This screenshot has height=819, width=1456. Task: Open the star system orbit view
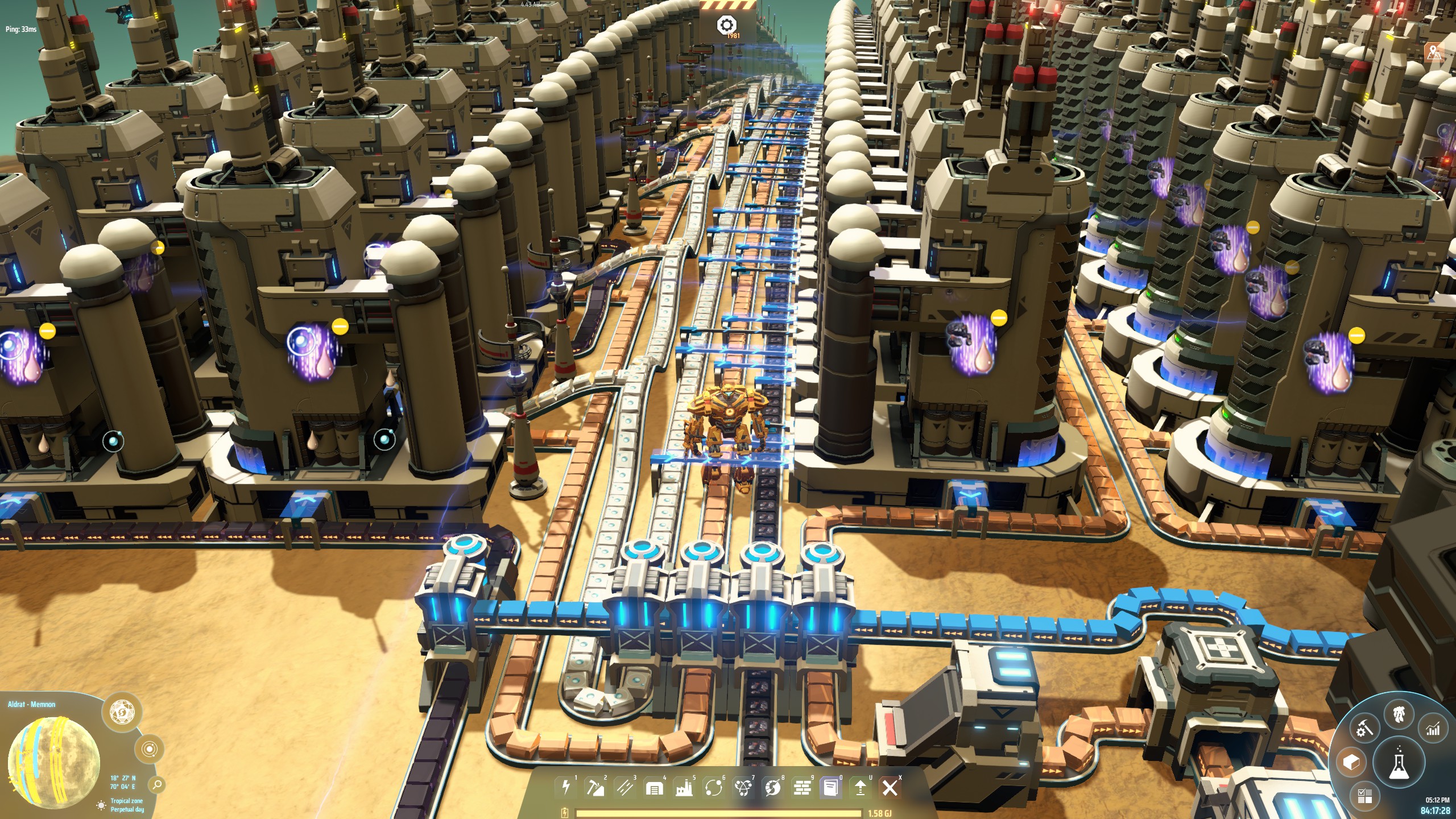149,750
